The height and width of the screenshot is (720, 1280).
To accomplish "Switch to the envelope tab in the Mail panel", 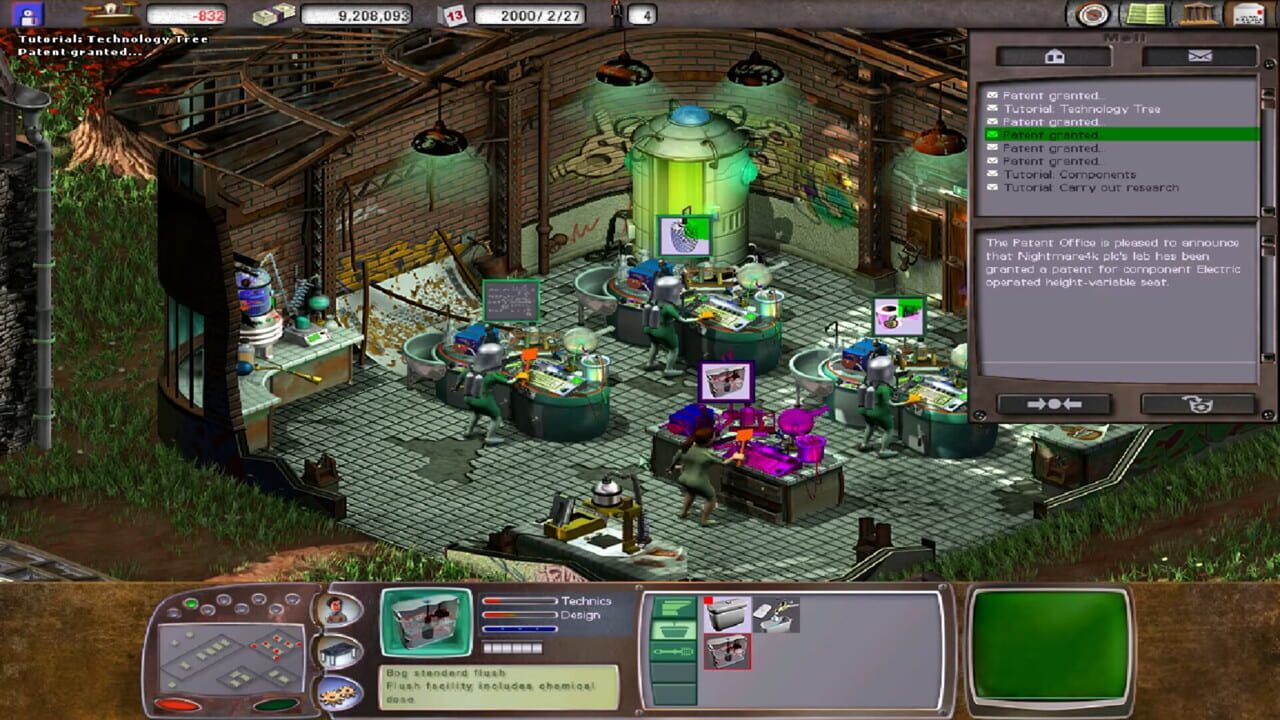I will click(1200, 57).
